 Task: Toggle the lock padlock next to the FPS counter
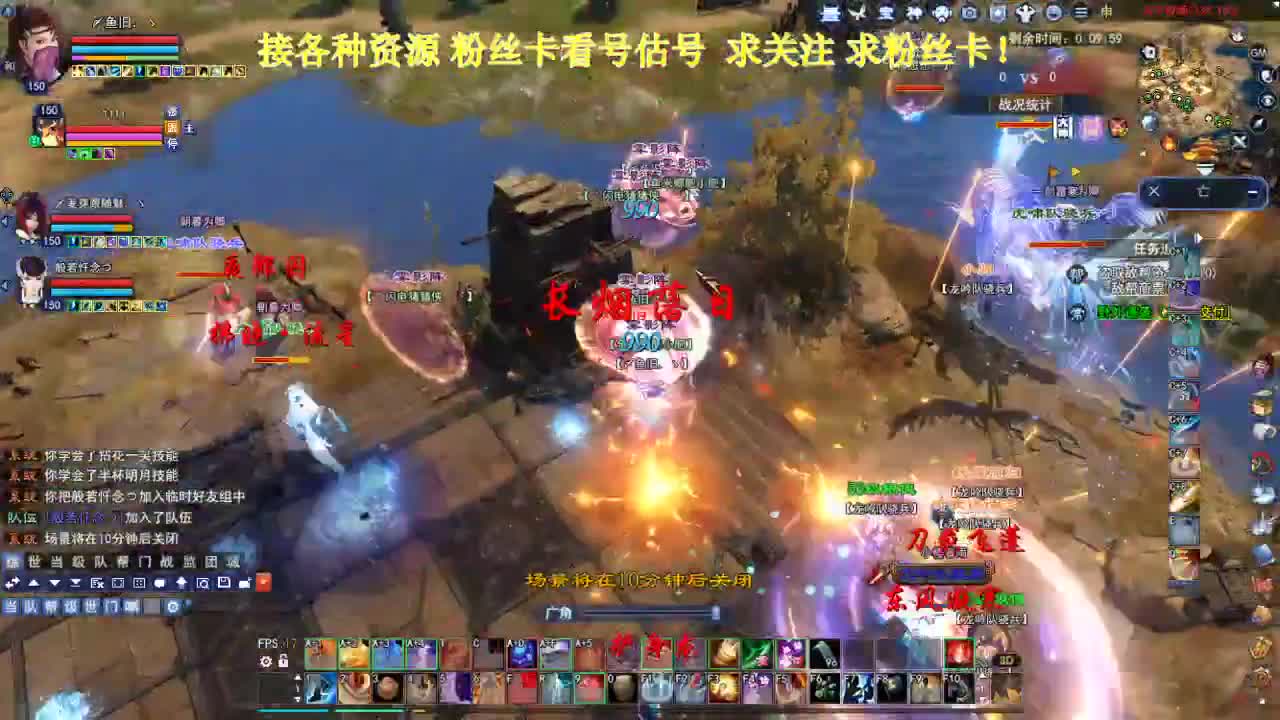(x=283, y=660)
